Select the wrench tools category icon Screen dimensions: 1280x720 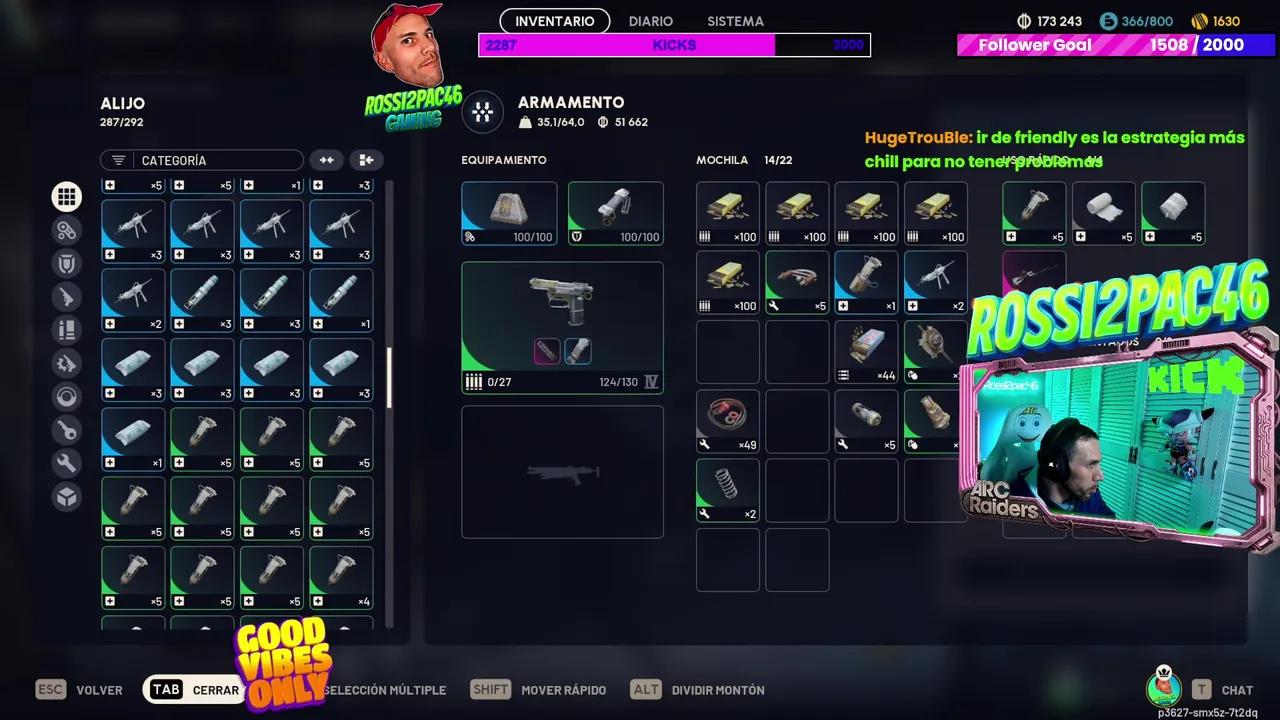click(x=66, y=463)
